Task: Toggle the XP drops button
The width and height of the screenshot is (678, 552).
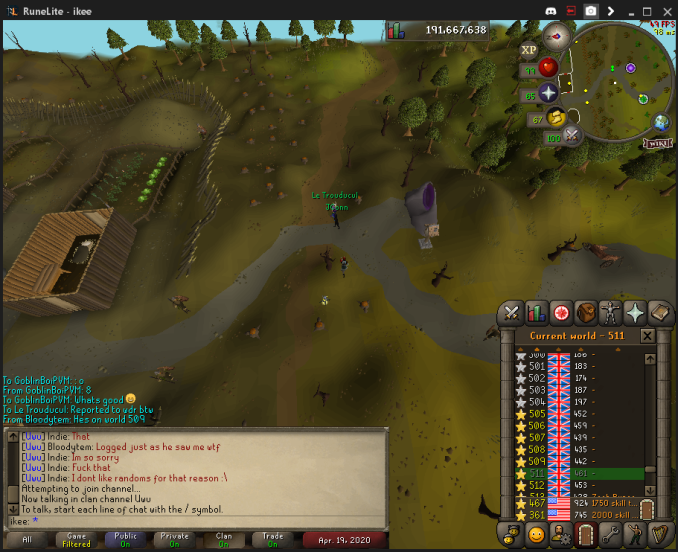Action: [x=529, y=49]
